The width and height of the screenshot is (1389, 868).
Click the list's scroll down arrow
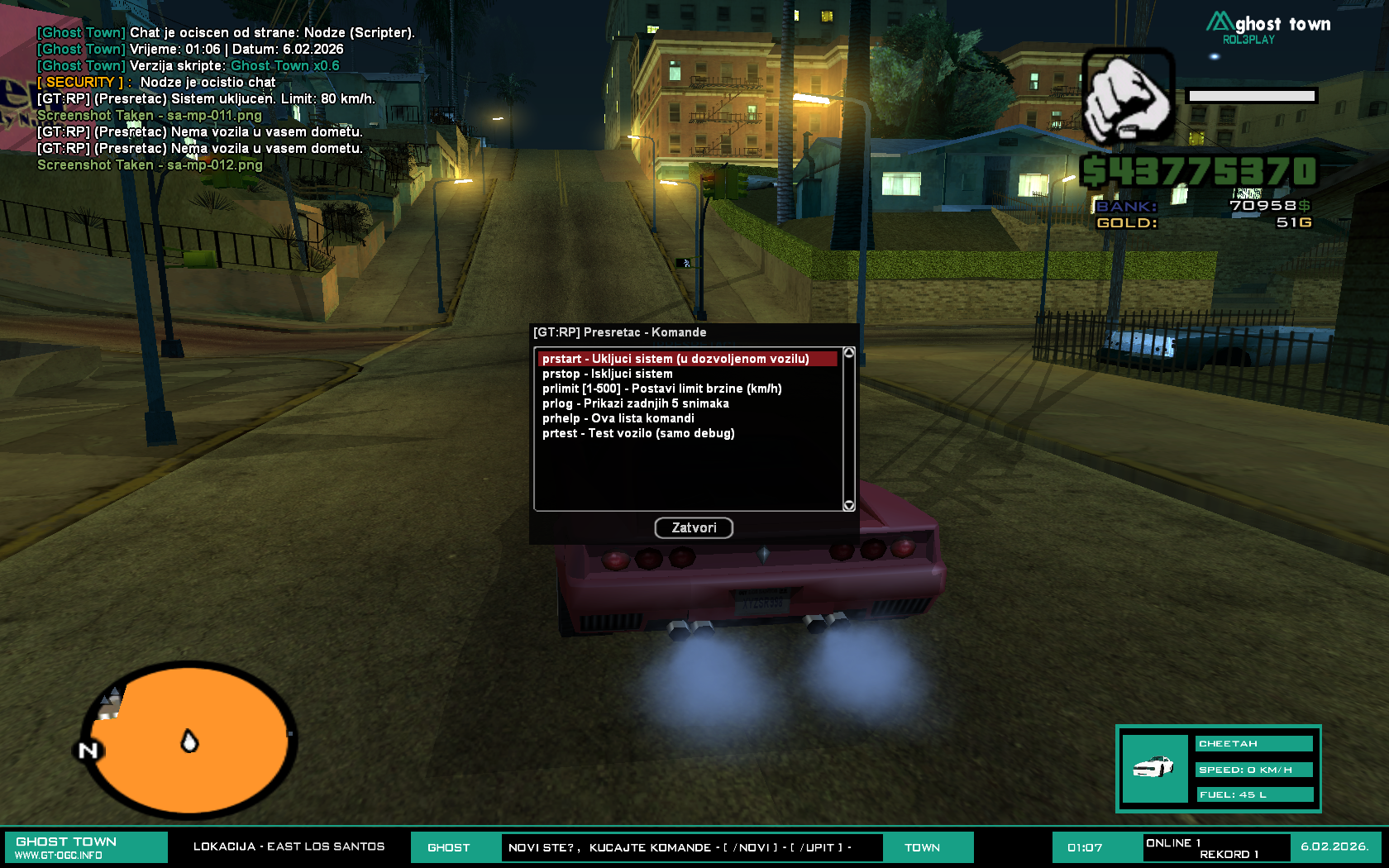pyautogui.click(x=848, y=505)
